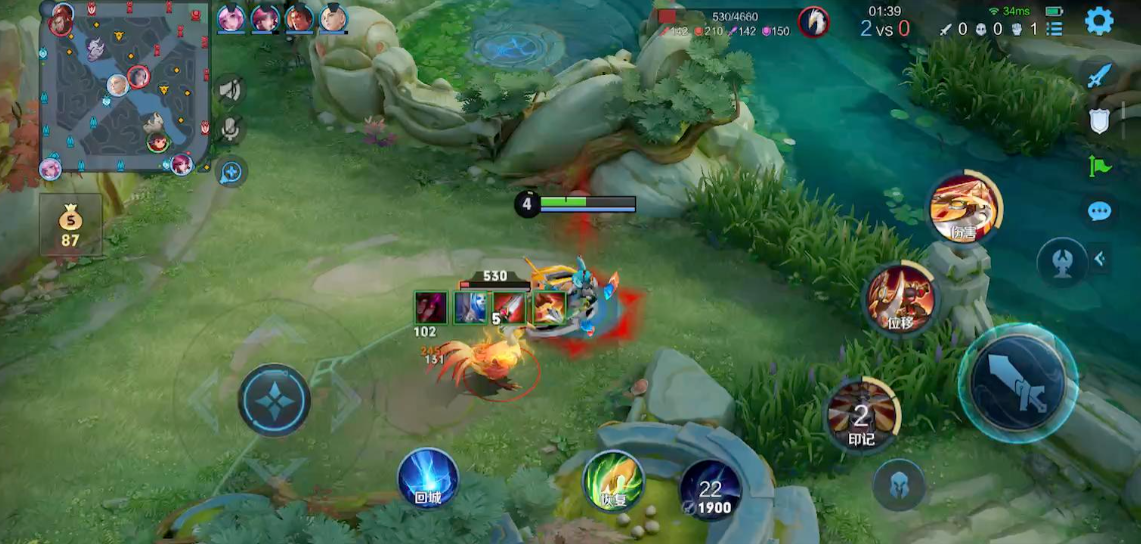Send the white shield defend signal

[1099, 121]
